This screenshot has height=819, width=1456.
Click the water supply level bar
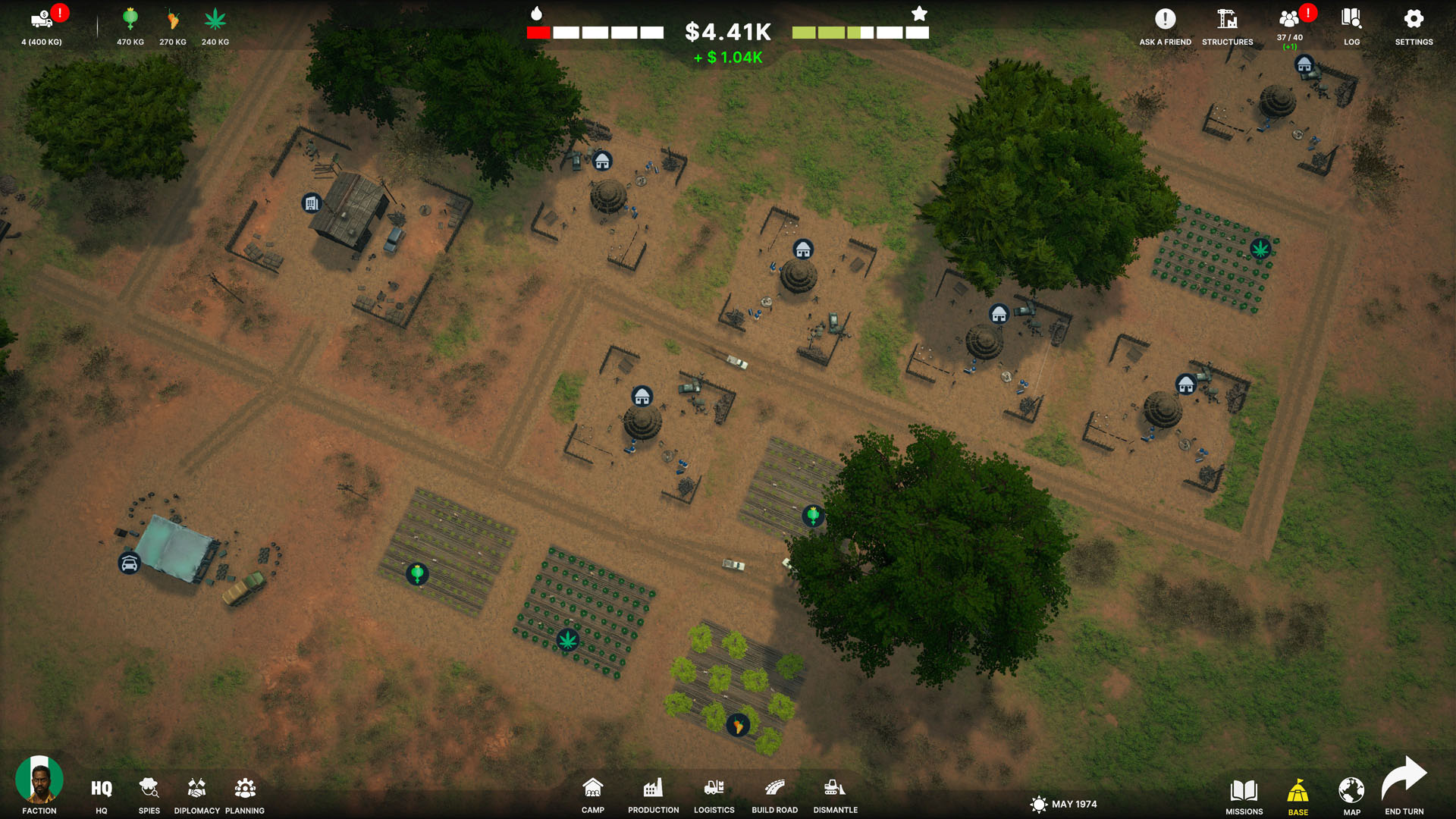pos(594,32)
